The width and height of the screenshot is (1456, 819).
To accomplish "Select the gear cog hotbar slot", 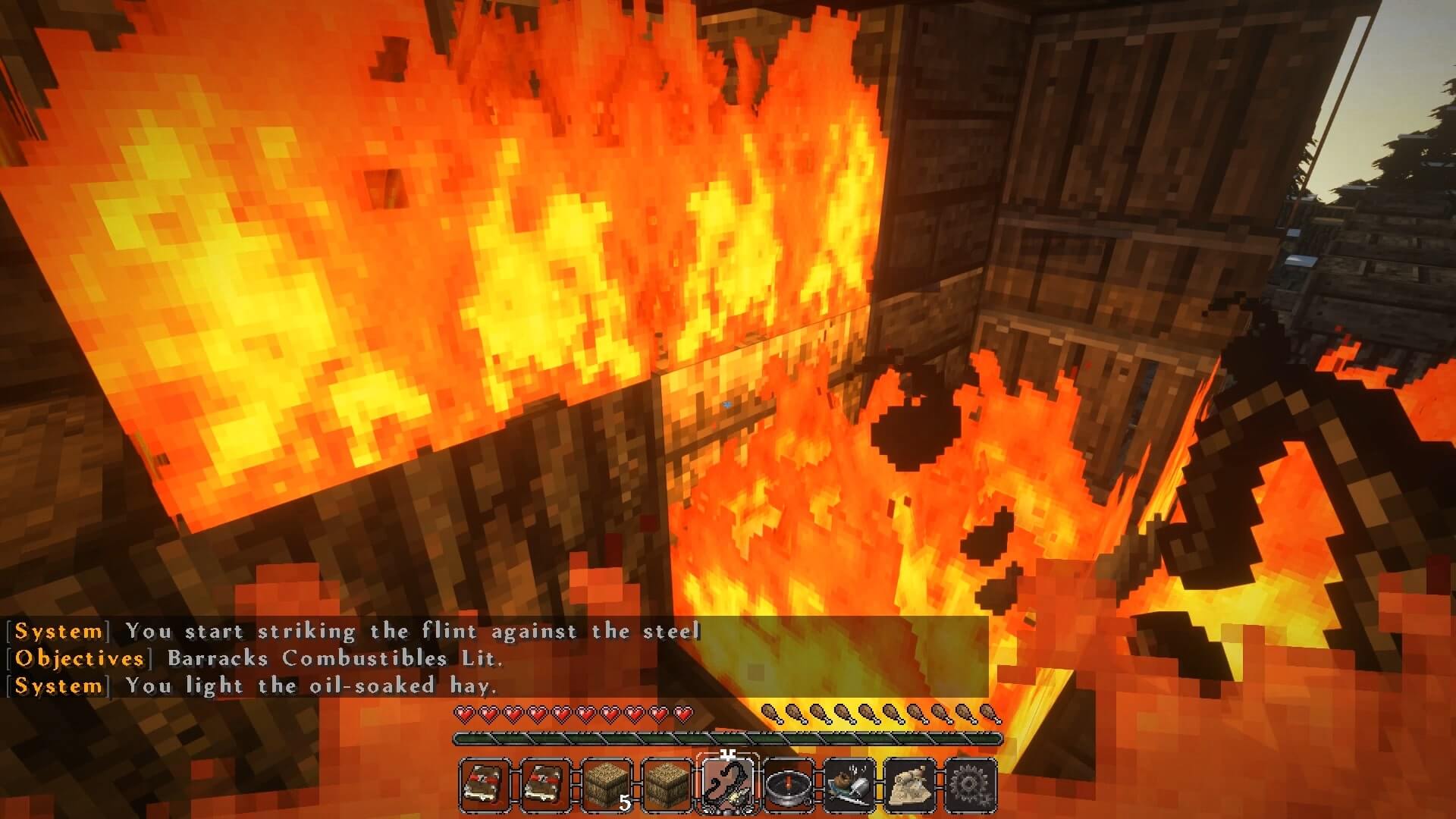I will tap(971, 785).
